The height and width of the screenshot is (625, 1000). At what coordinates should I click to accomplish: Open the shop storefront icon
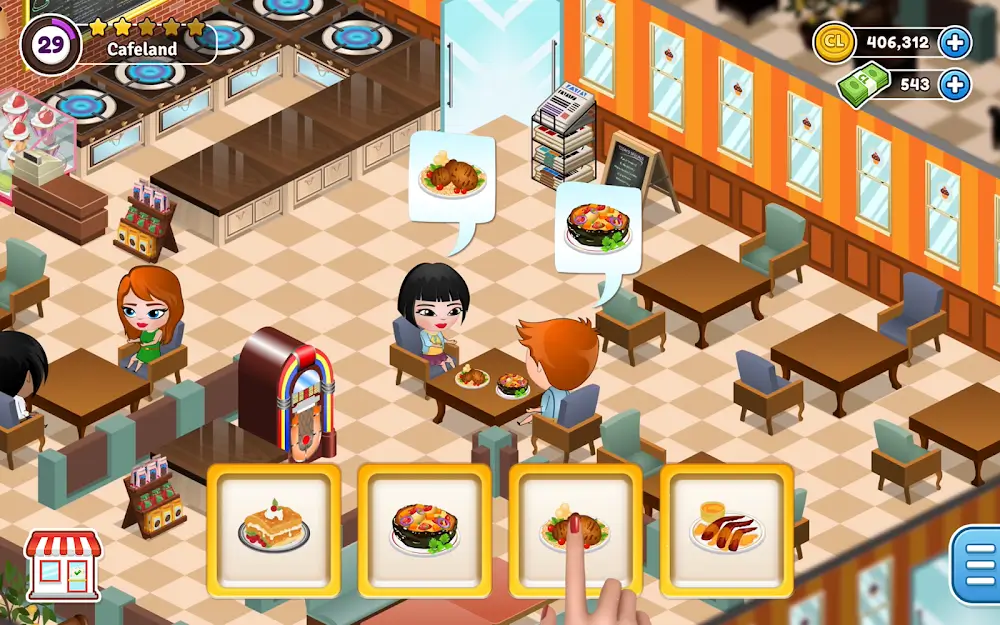(63, 564)
